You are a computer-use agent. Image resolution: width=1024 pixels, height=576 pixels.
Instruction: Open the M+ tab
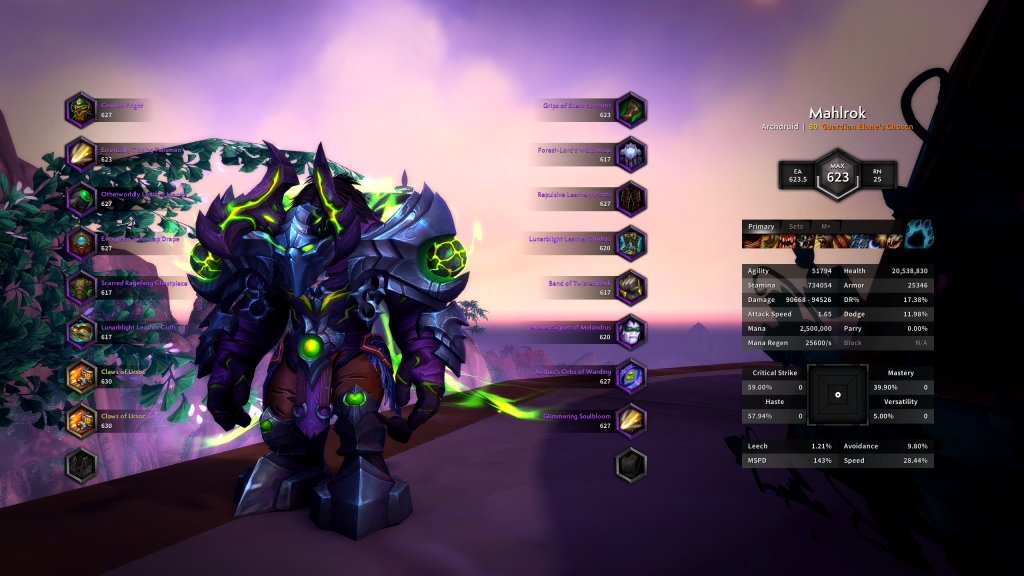826,227
